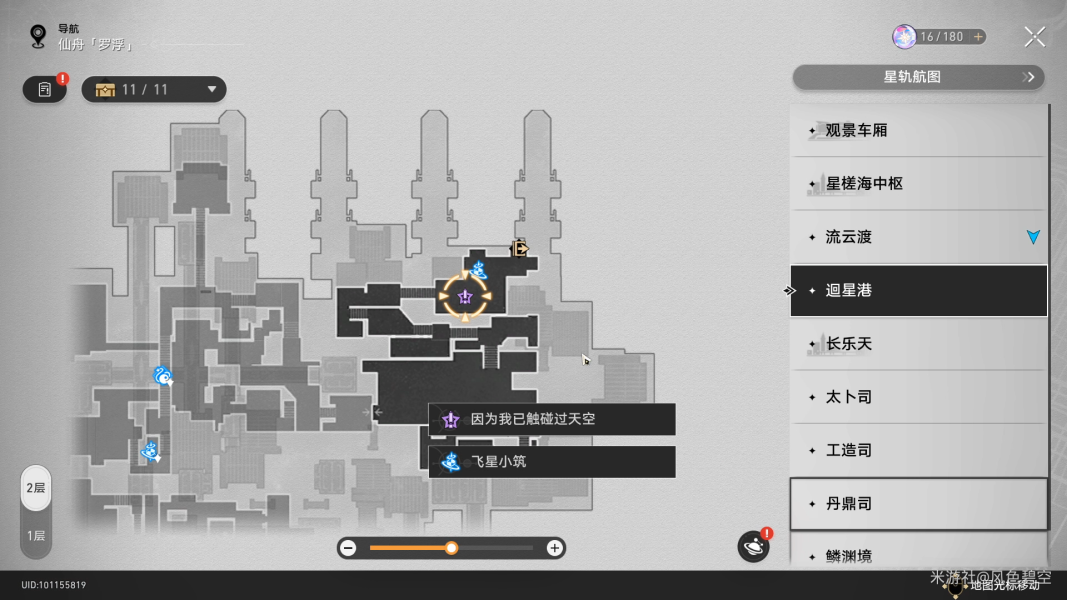
Task: Expand the treasure chest 11/11 dropdown
Action: (156, 90)
